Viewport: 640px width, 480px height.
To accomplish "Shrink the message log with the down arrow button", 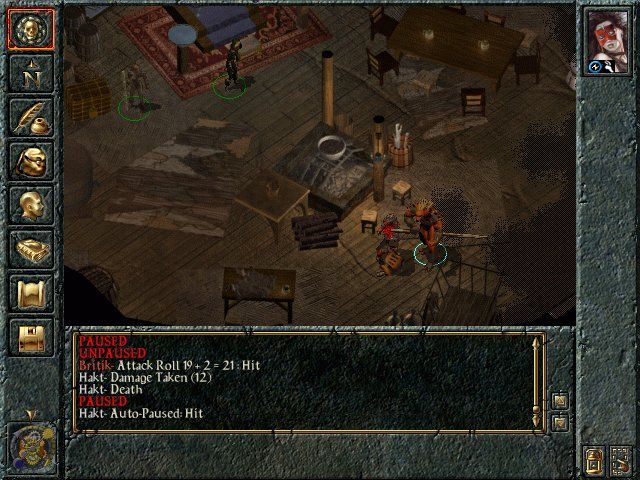I will 560,423.
